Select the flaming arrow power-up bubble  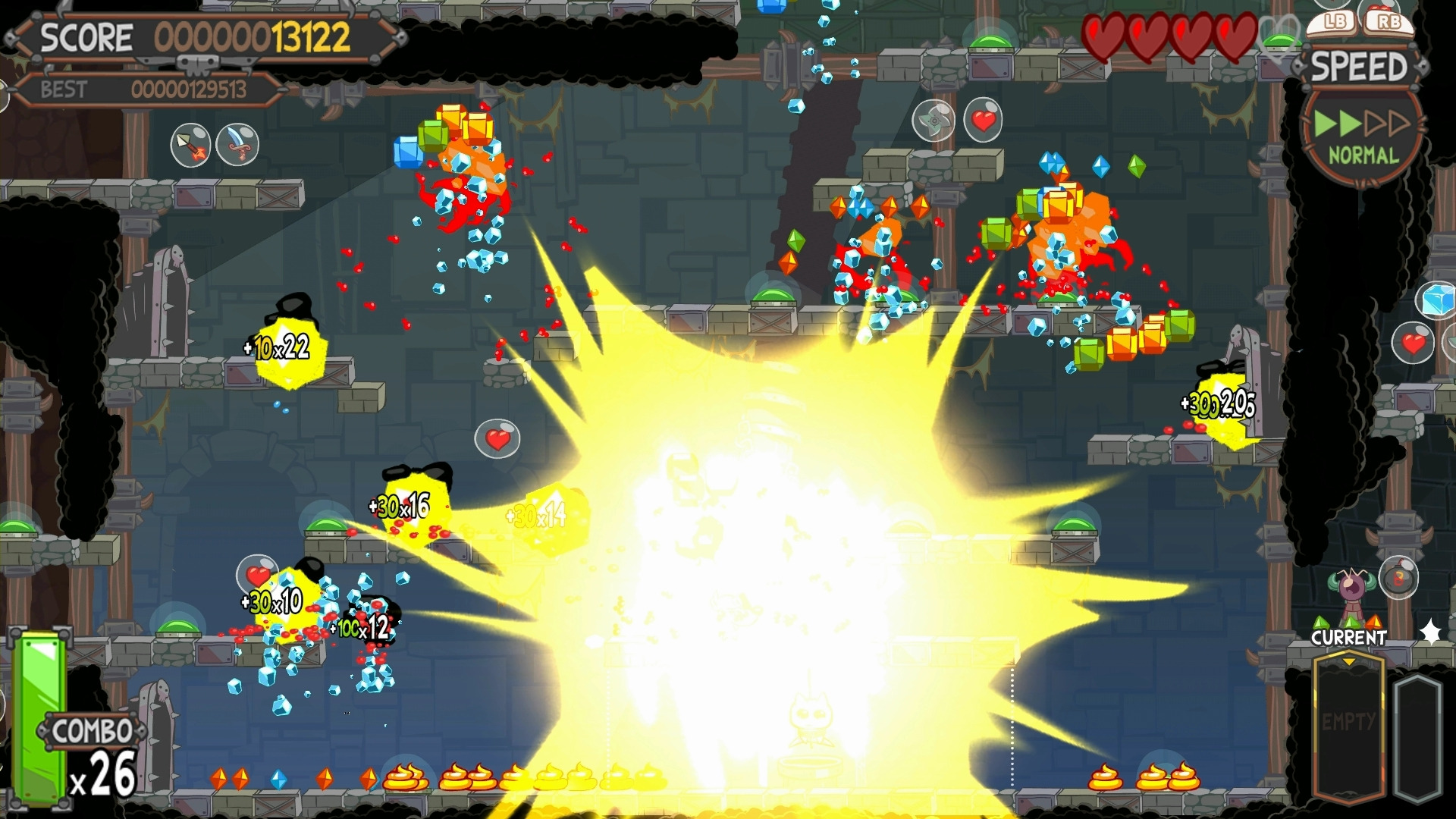tap(191, 144)
